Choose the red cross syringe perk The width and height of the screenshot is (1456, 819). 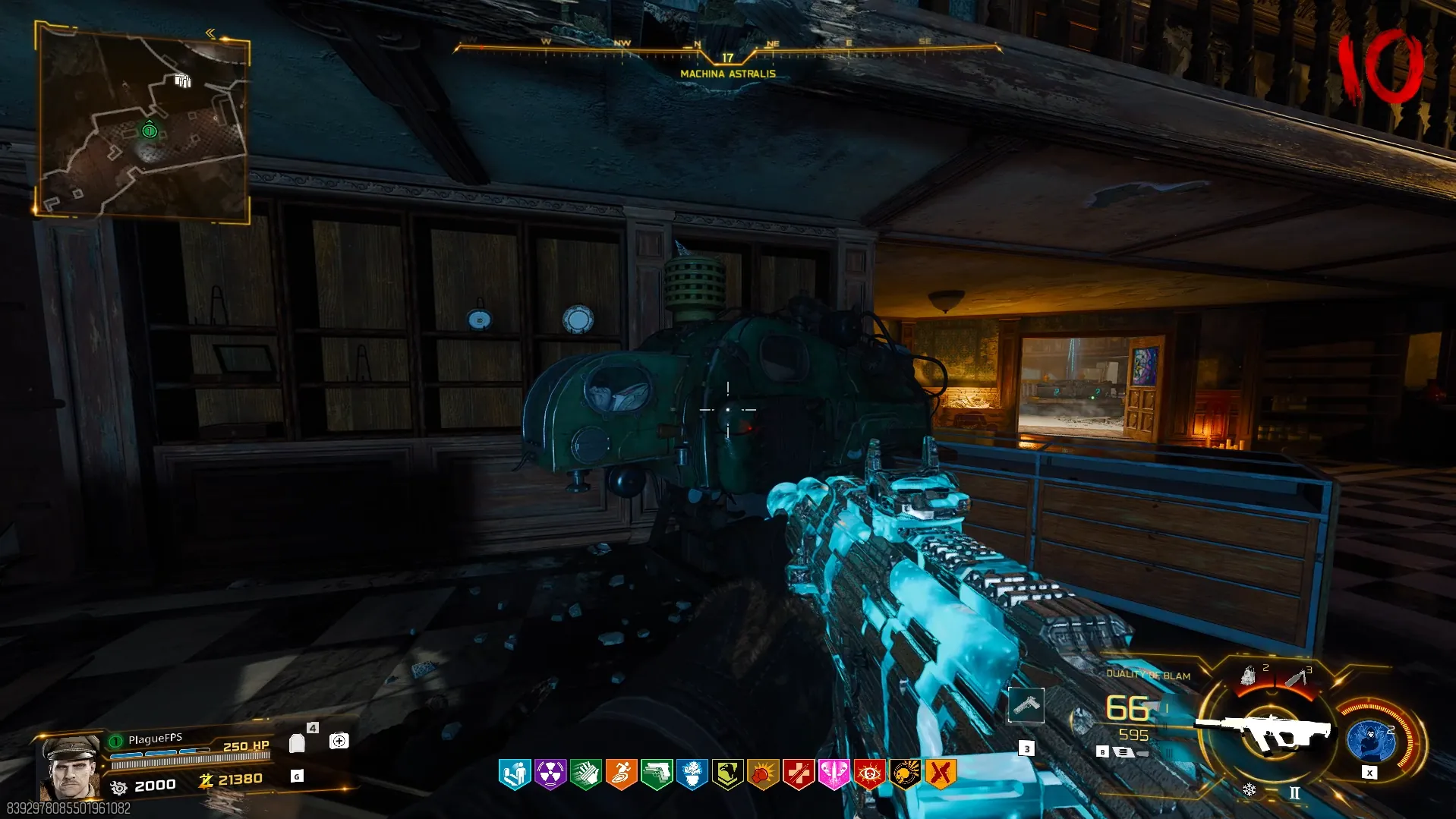coord(798,774)
